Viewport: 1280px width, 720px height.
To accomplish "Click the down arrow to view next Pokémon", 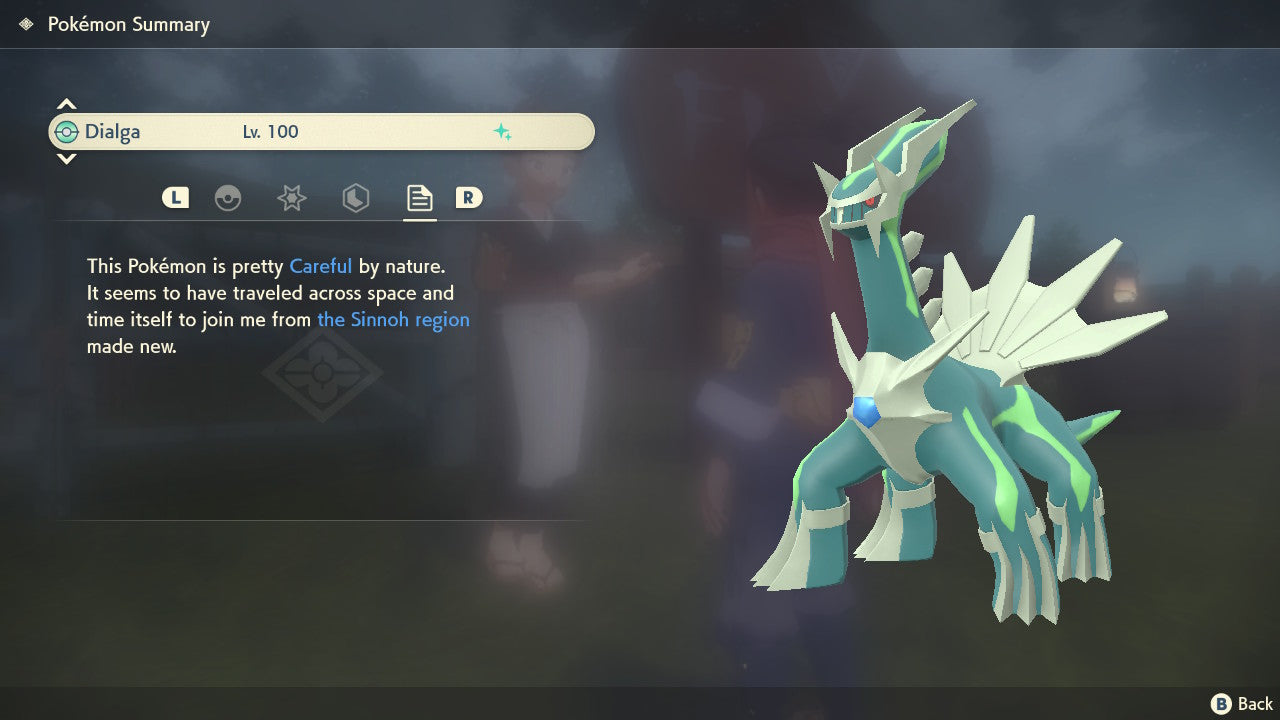I will click(x=66, y=159).
